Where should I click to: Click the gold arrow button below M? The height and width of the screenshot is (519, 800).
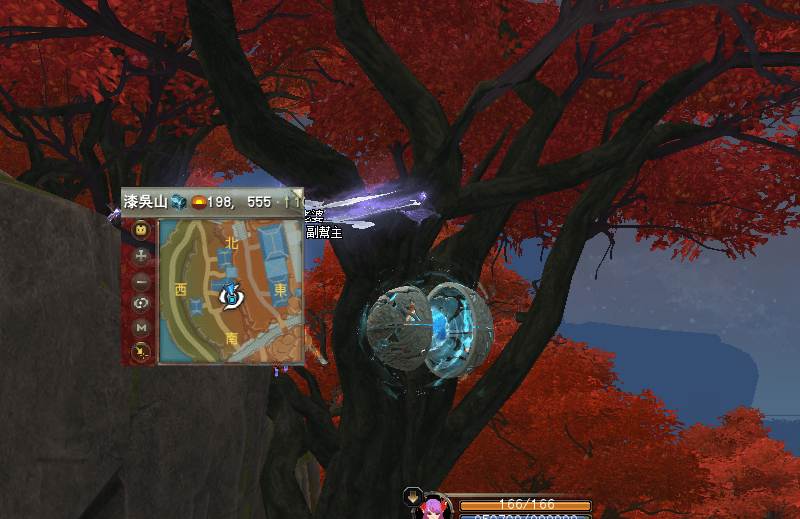pyautogui.click(x=141, y=350)
